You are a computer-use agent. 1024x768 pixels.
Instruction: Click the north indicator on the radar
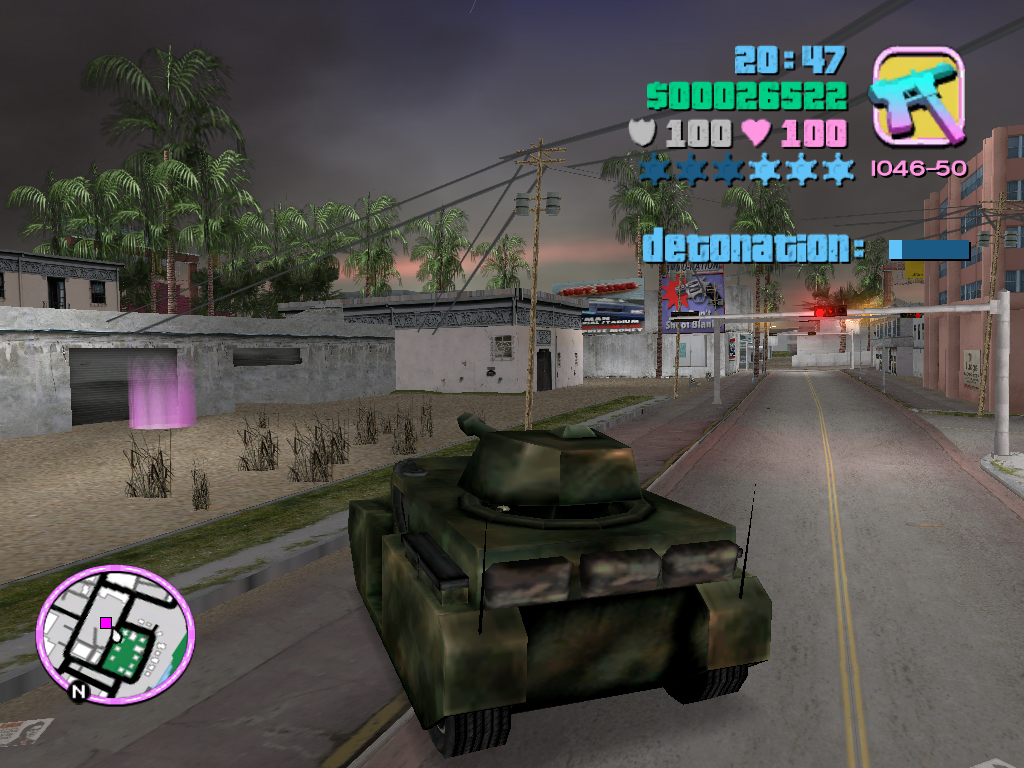(79, 690)
